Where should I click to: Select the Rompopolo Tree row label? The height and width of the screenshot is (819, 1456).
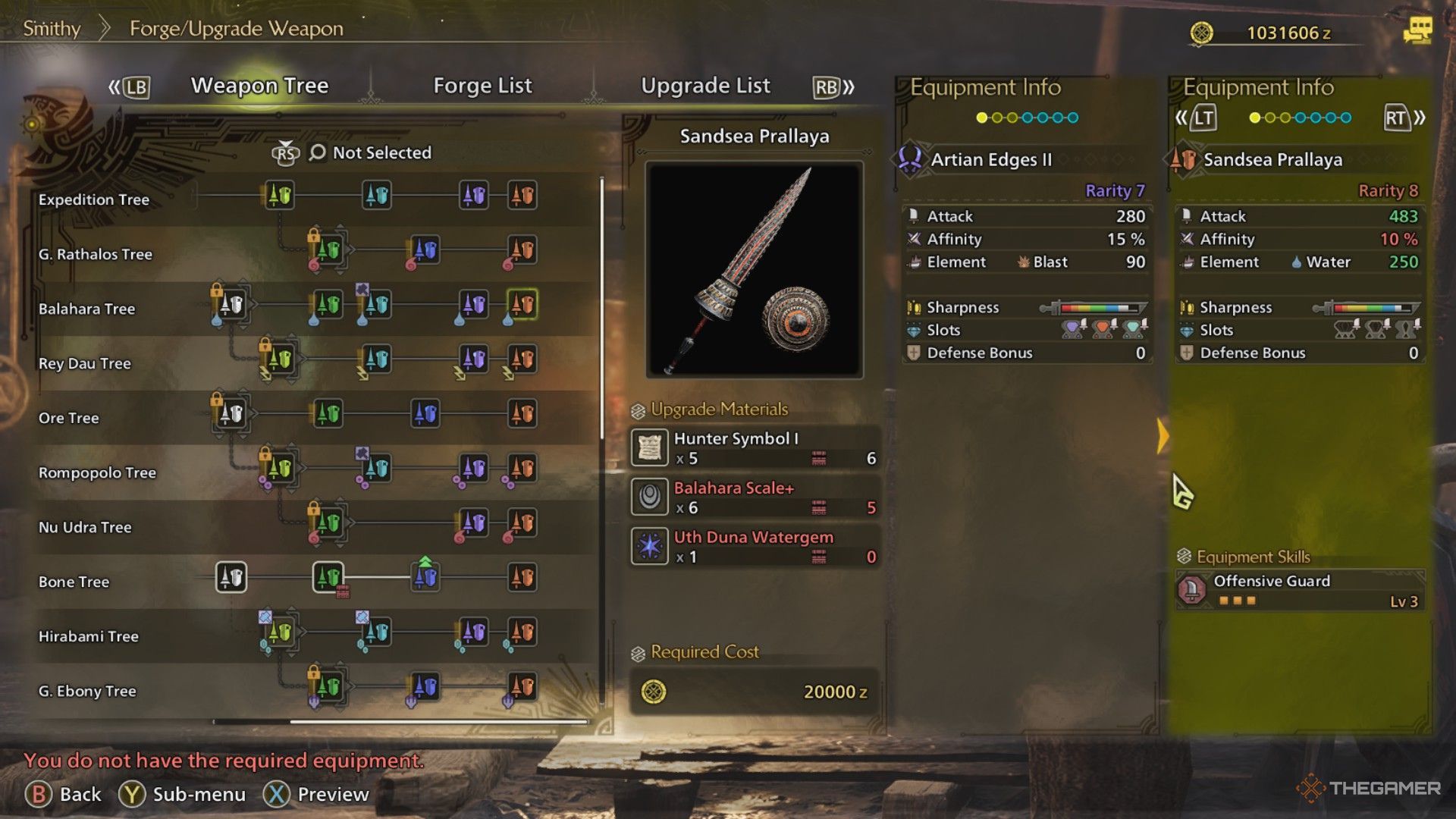click(x=97, y=472)
